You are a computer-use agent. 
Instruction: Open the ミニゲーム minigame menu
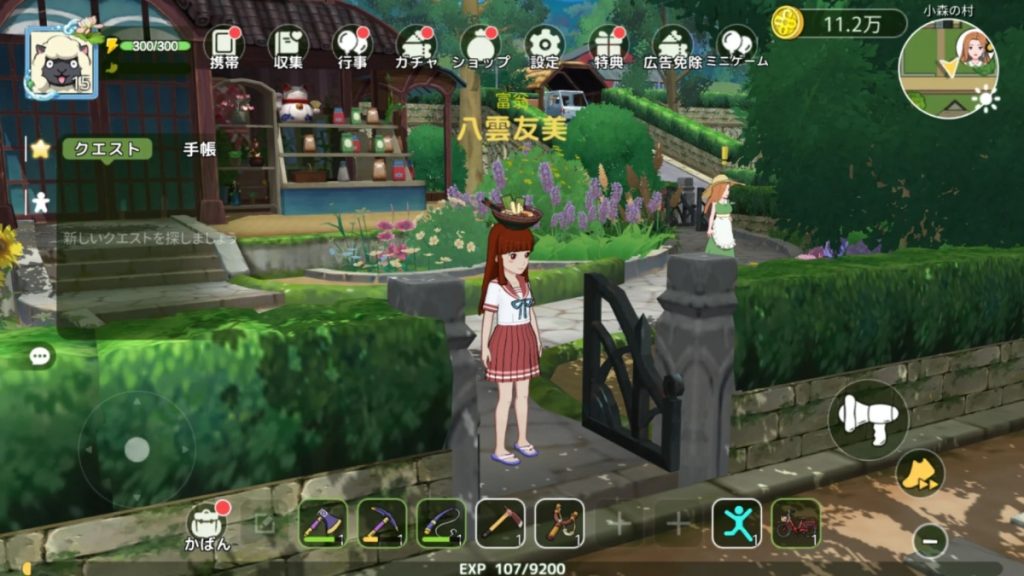[x=737, y=45]
